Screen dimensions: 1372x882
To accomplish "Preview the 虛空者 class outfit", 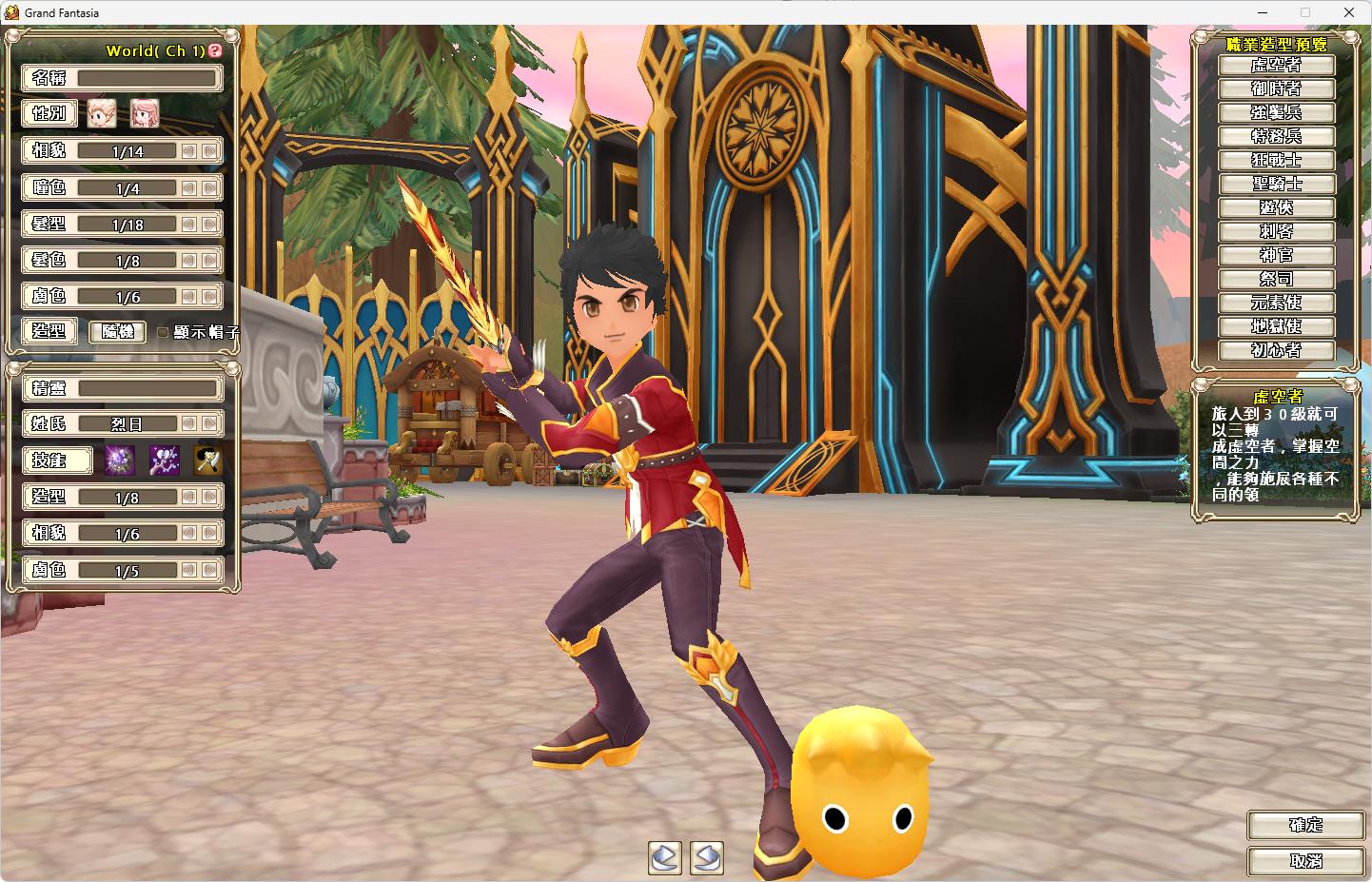I will 1276,65.
